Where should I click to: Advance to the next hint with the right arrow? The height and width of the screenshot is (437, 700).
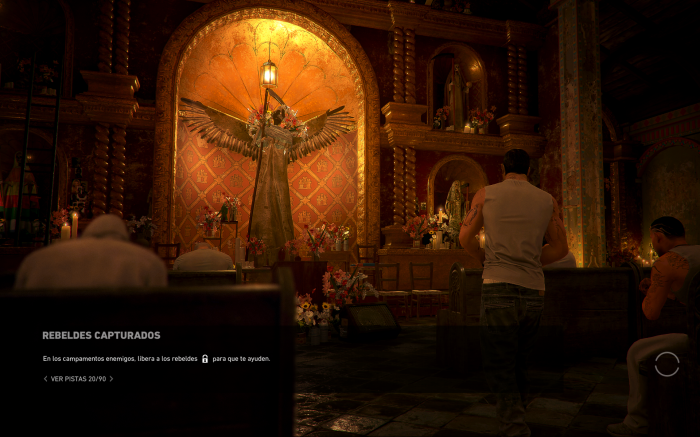pyautogui.click(x=111, y=379)
